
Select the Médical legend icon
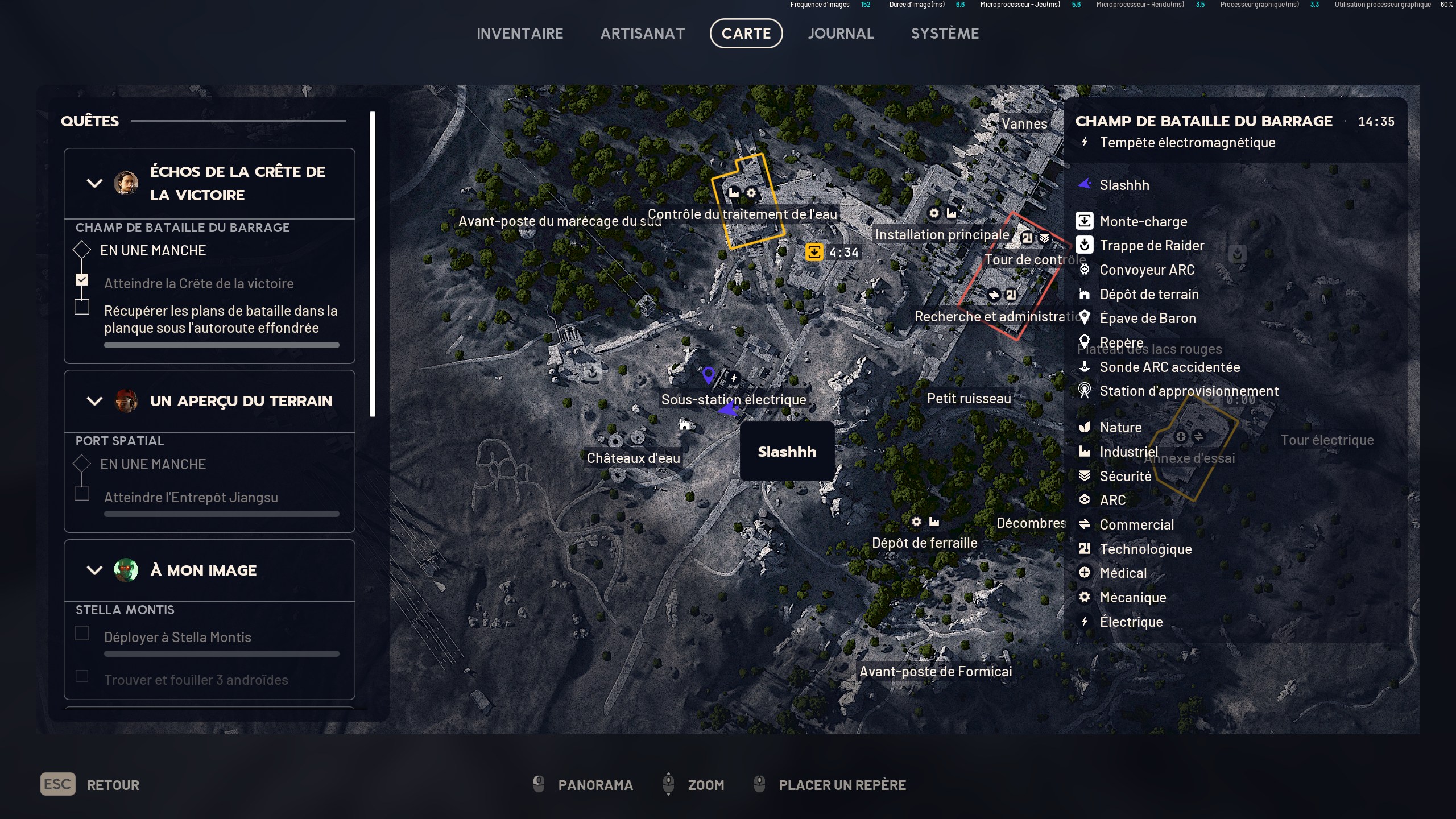(1085, 573)
